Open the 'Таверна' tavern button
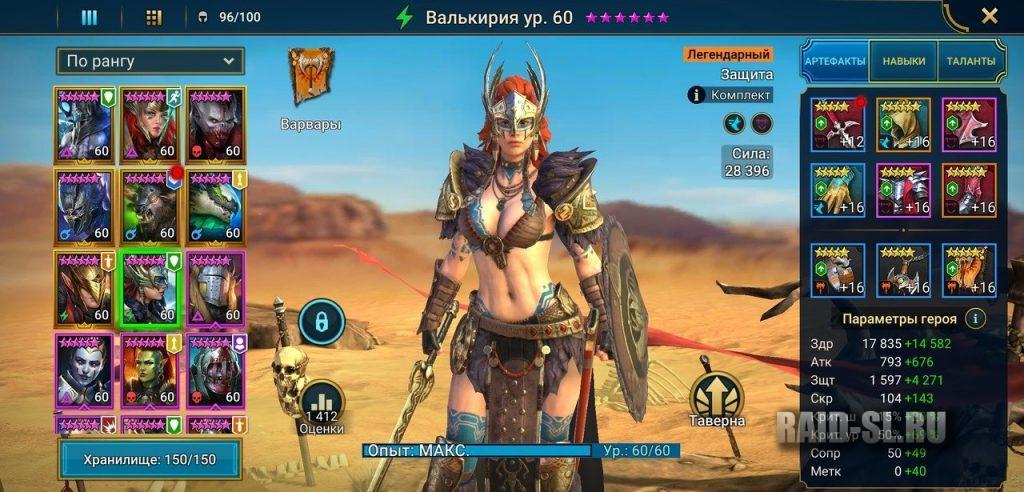 [716, 400]
